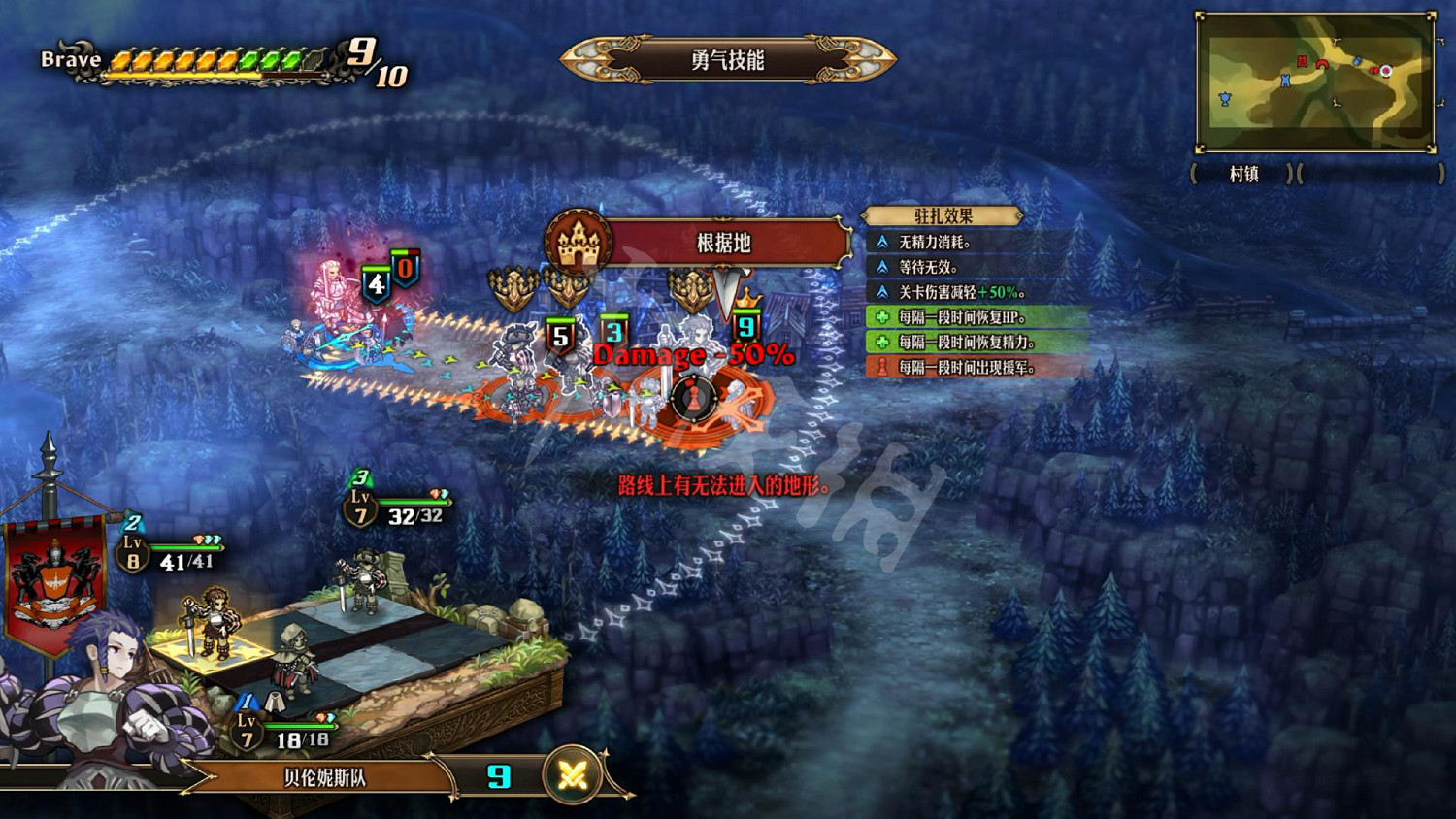Pick the Lv 7 character with 18/18 HP
This screenshot has height=819, width=1456.
click(293, 660)
